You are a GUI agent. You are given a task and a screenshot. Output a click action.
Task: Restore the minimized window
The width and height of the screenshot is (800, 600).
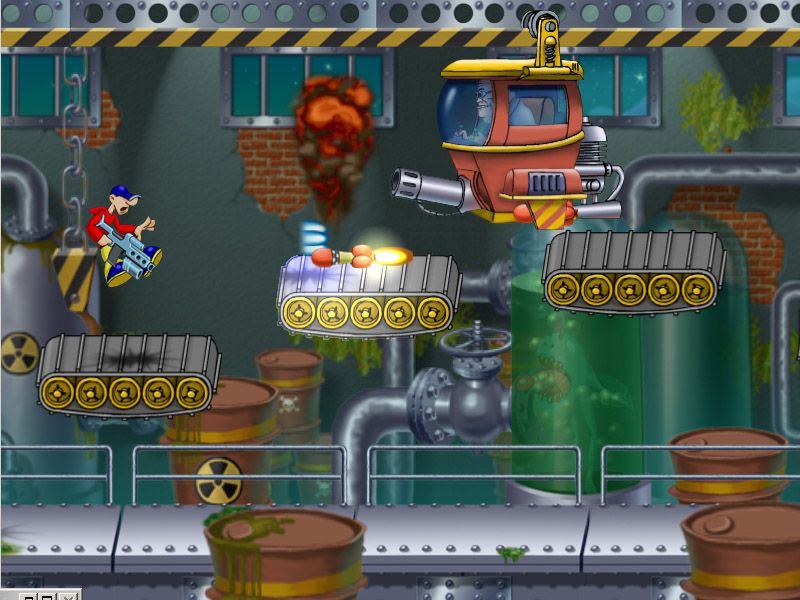click(28, 597)
